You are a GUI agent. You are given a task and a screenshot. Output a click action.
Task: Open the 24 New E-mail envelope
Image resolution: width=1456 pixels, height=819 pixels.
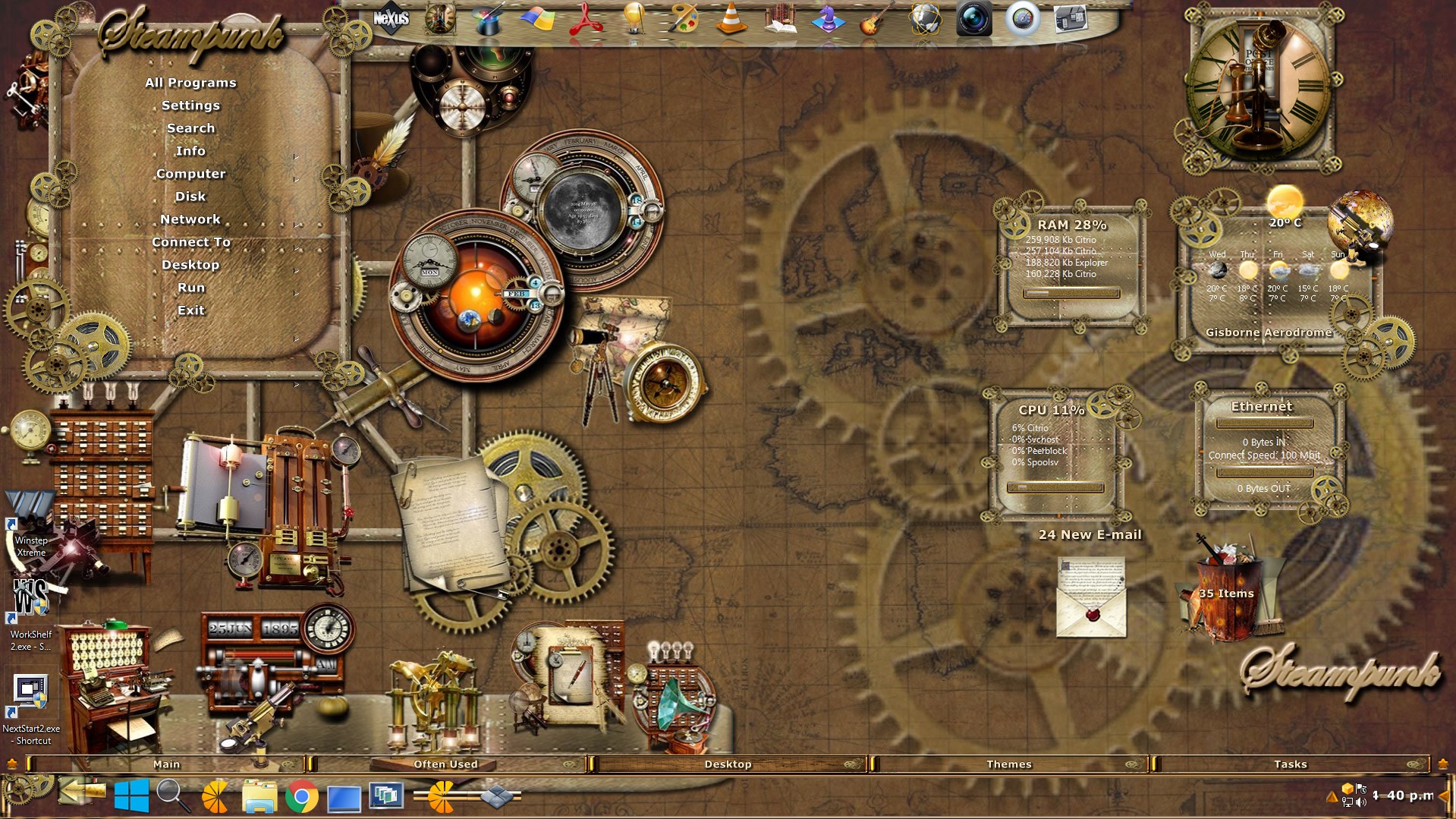pyautogui.click(x=1091, y=598)
